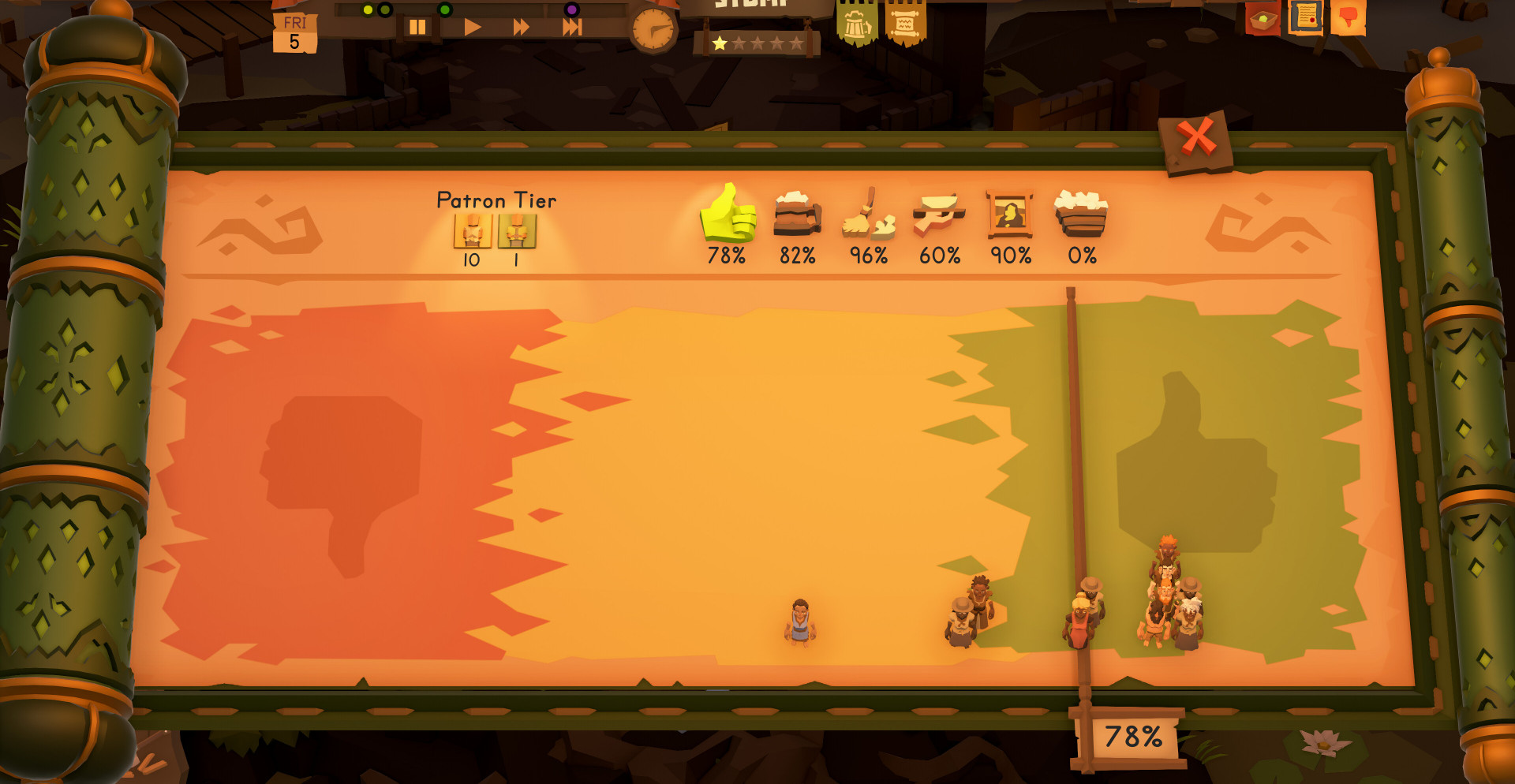Click the round clock on the time bar

point(653,30)
